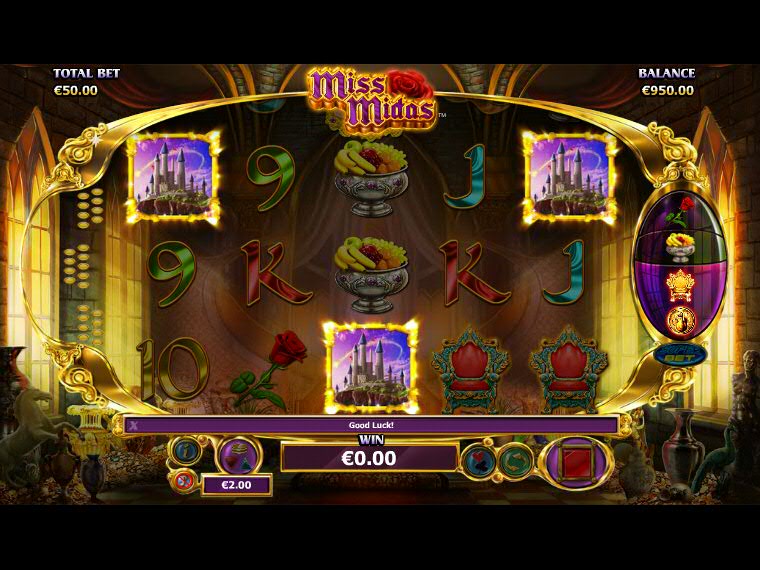
Task: Open the coin value bet selector
Action: 239,455
